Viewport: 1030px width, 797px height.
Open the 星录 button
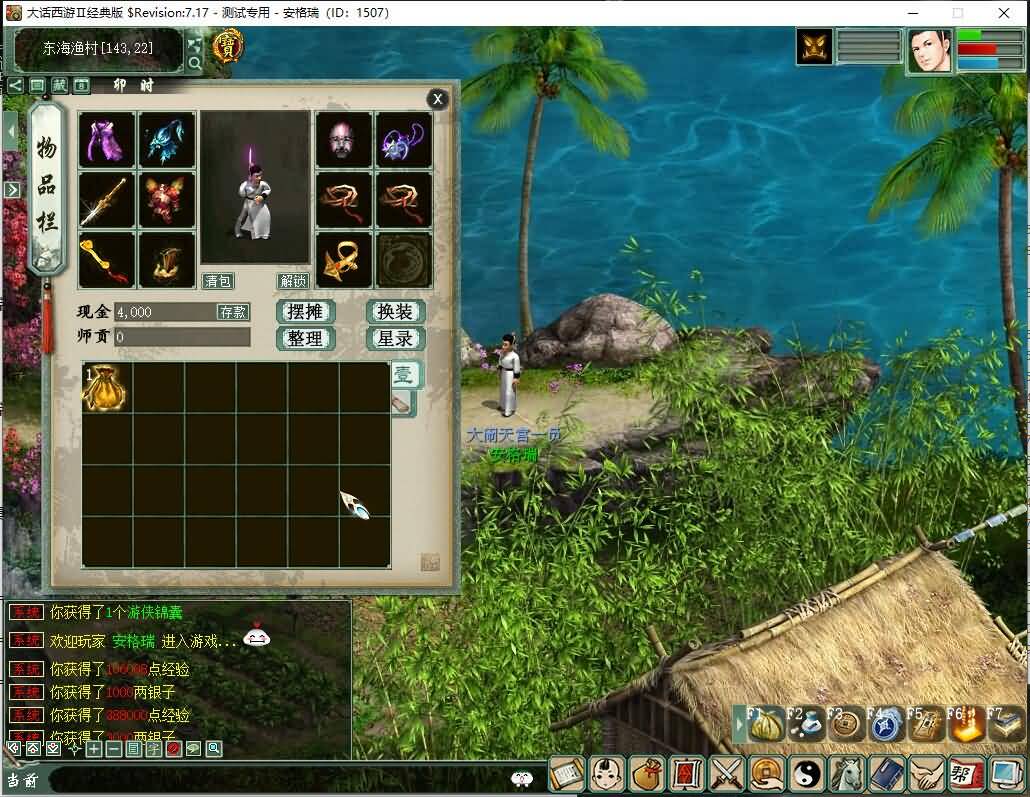pyautogui.click(x=395, y=338)
